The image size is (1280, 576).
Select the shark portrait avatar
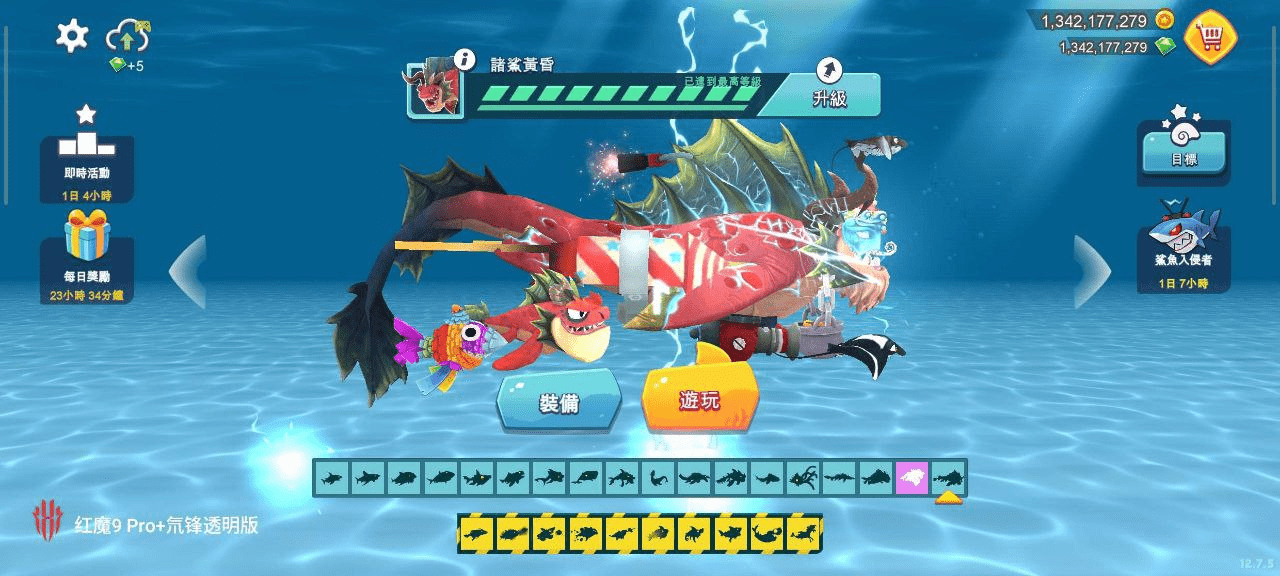pos(436,91)
